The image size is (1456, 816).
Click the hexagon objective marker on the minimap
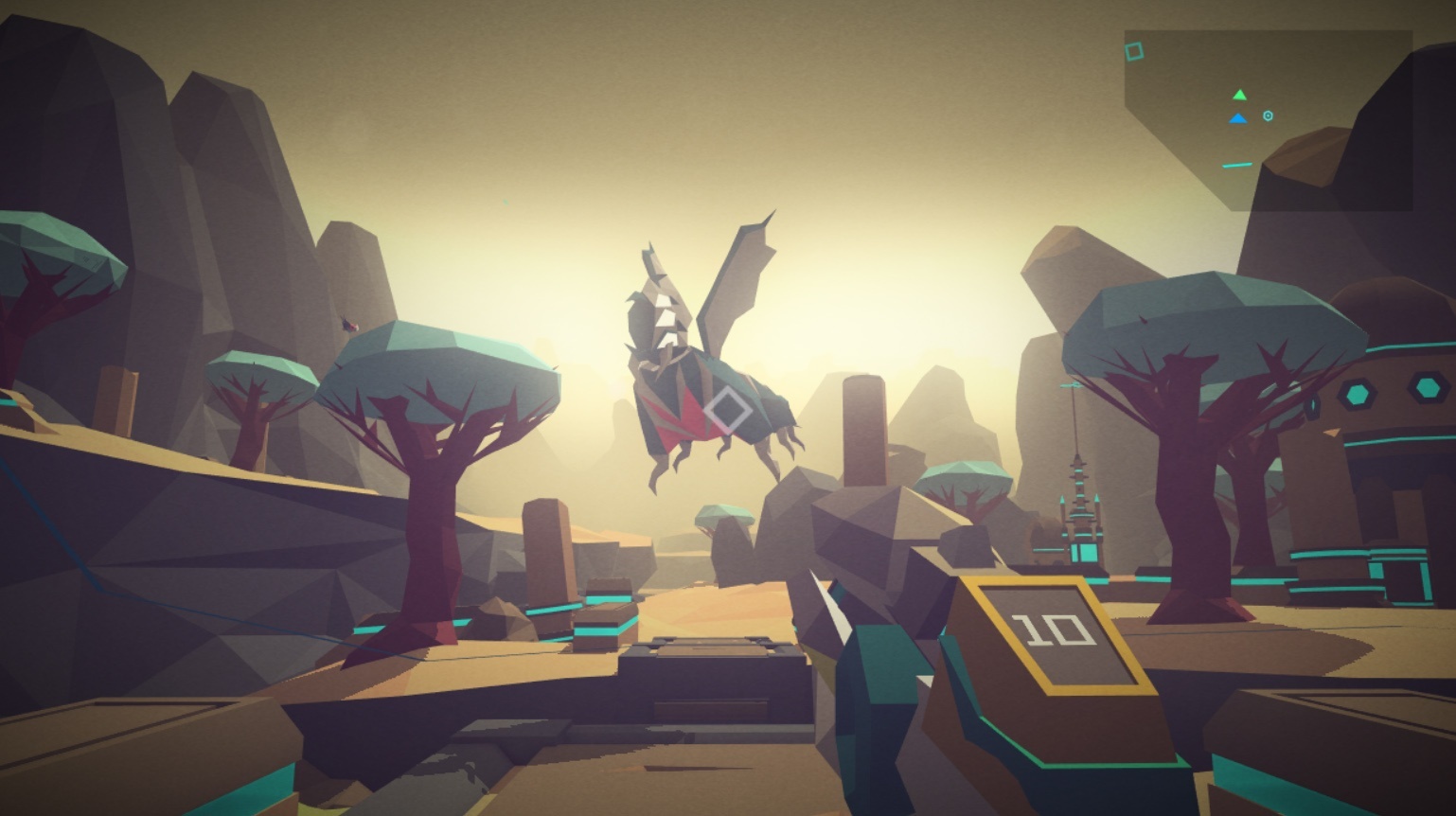tap(1268, 115)
